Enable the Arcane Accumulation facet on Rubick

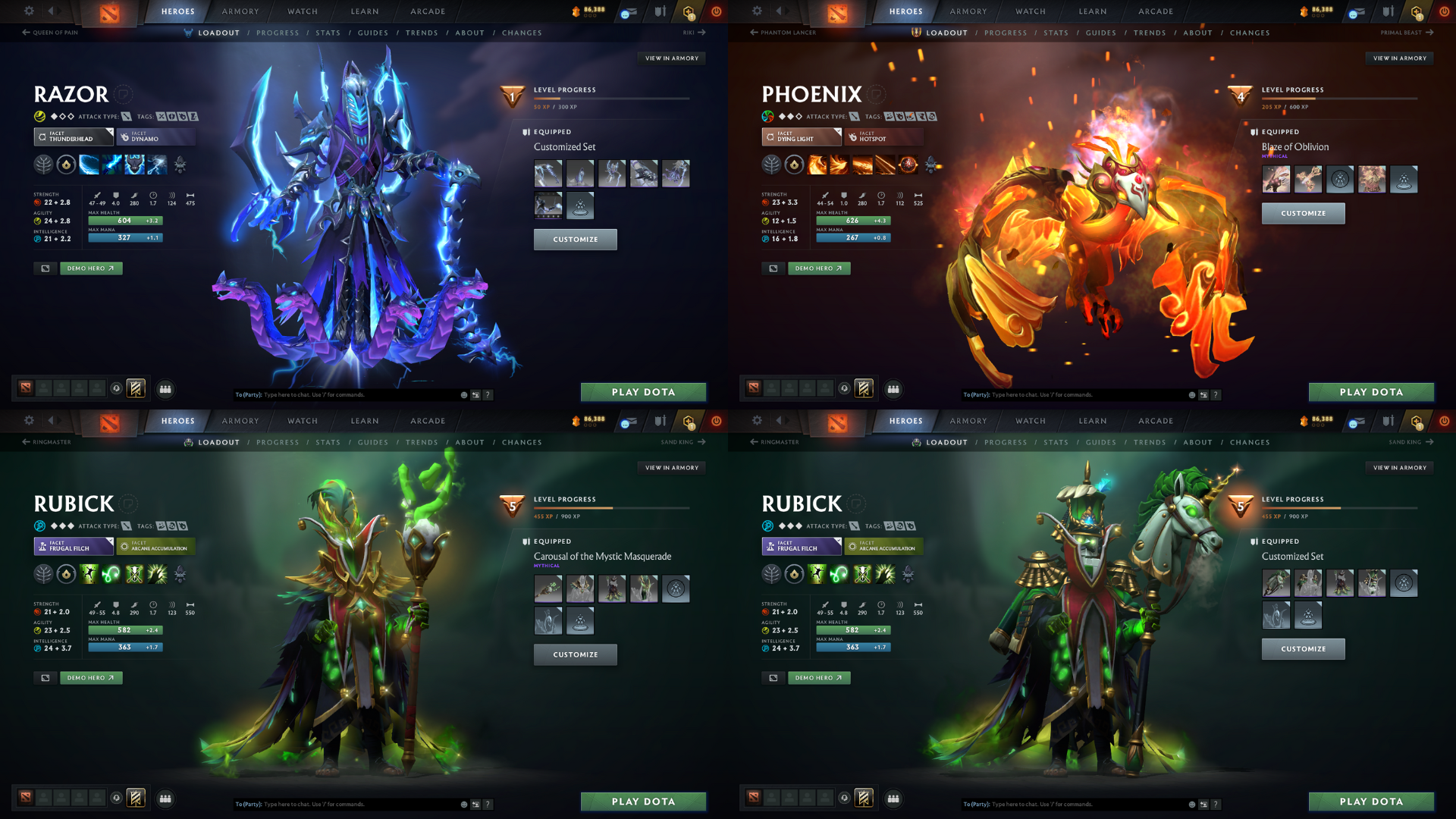pyautogui.click(x=155, y=546)
